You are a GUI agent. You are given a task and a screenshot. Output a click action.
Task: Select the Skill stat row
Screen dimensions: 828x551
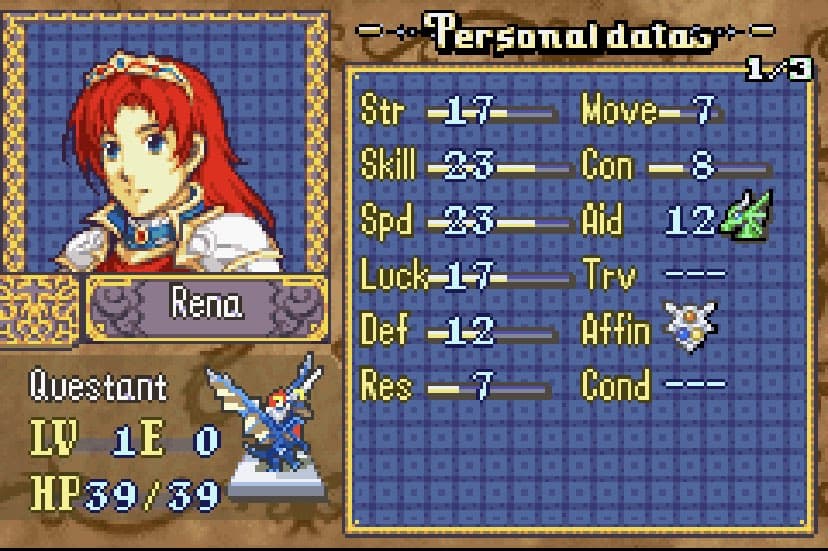[x=458, y=166]
